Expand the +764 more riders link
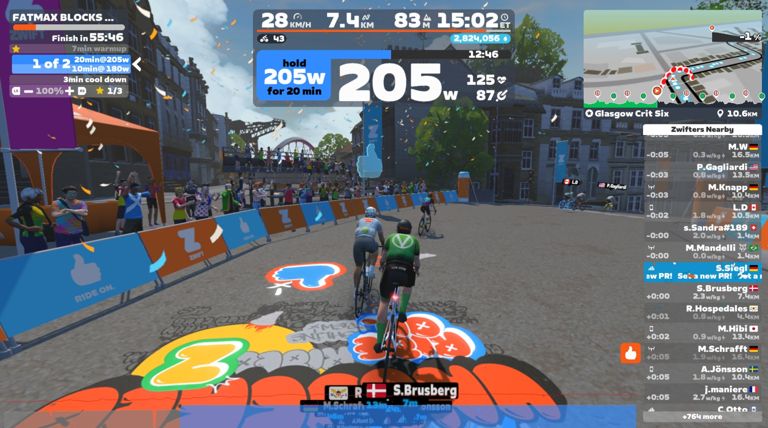This screenshot has height=428, width=768. coord(702,416)
